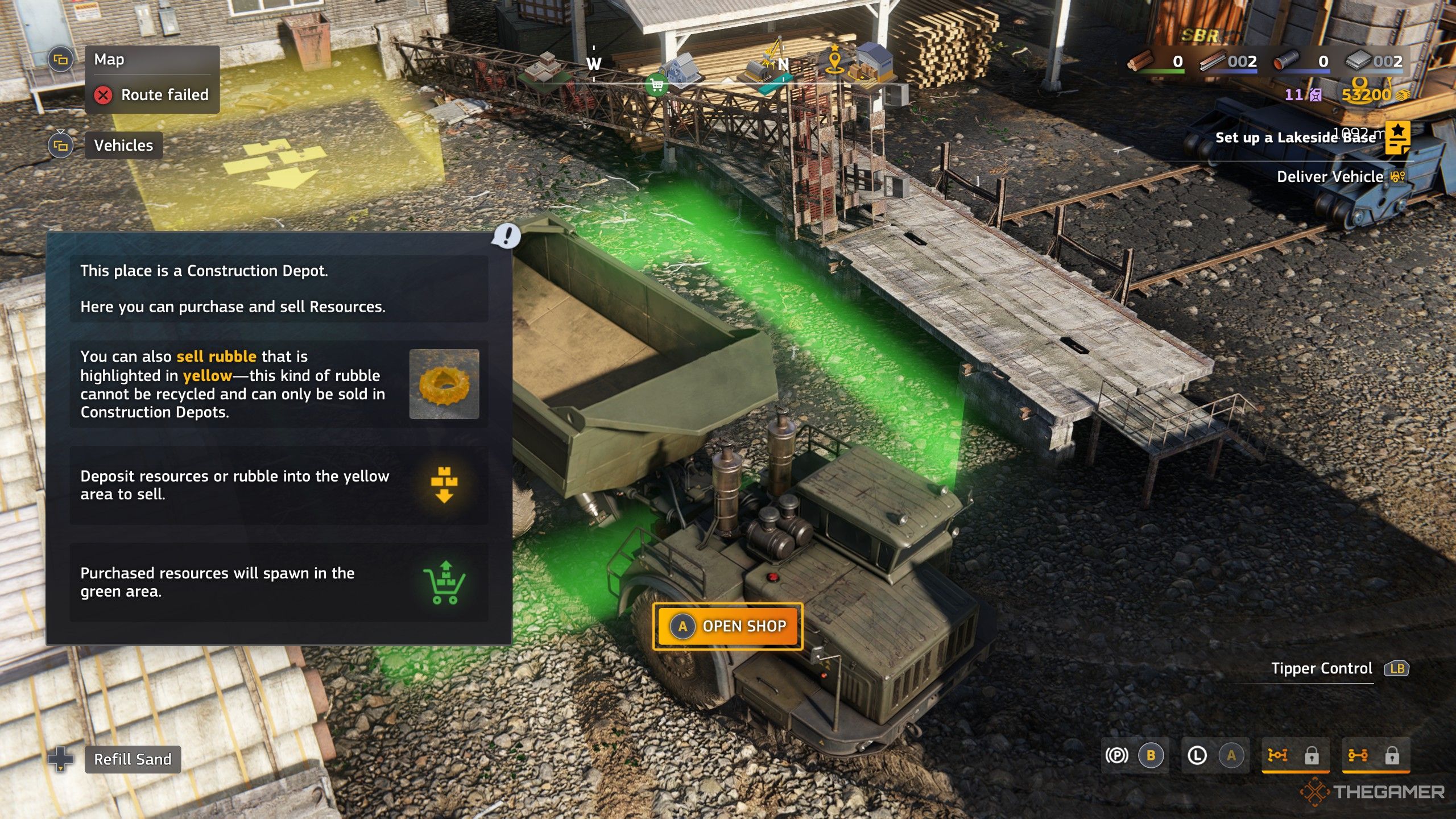This screenshot has width=1456, height=819.
Task: Click the yellow rubble tire thumbnail
Action: click(x=444, y=384)
